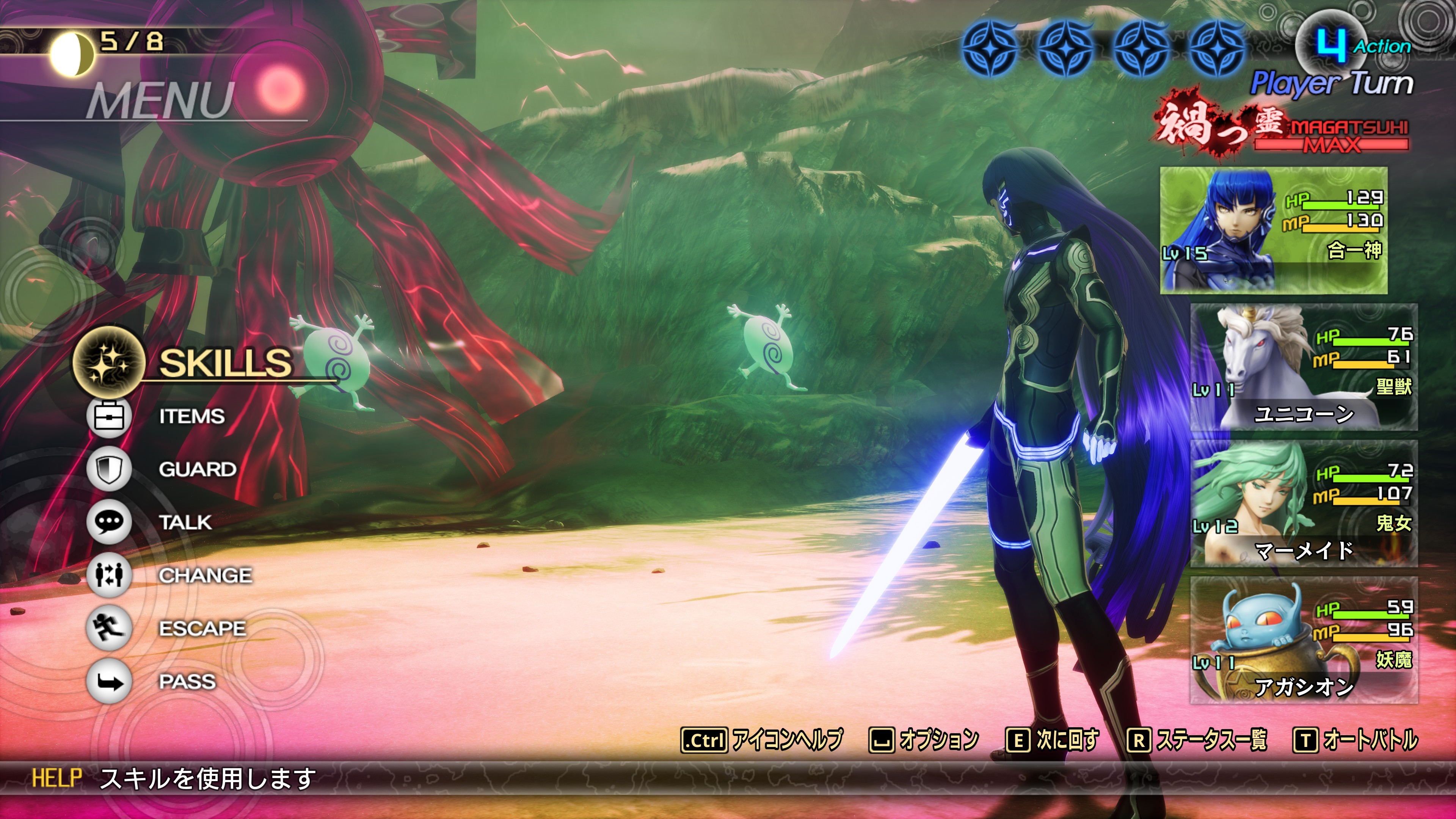Choose the マーメイド party member panel
The height and width of the screenshot is (819, 1456).
1304,504
